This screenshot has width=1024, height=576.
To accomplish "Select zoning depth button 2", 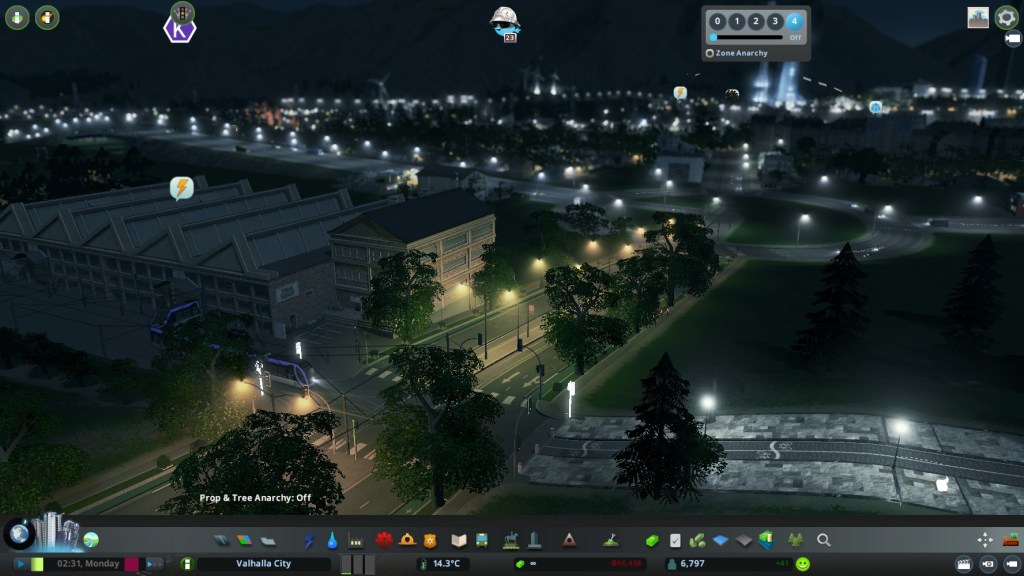I will pyautogui.click(x=755, y=21).
